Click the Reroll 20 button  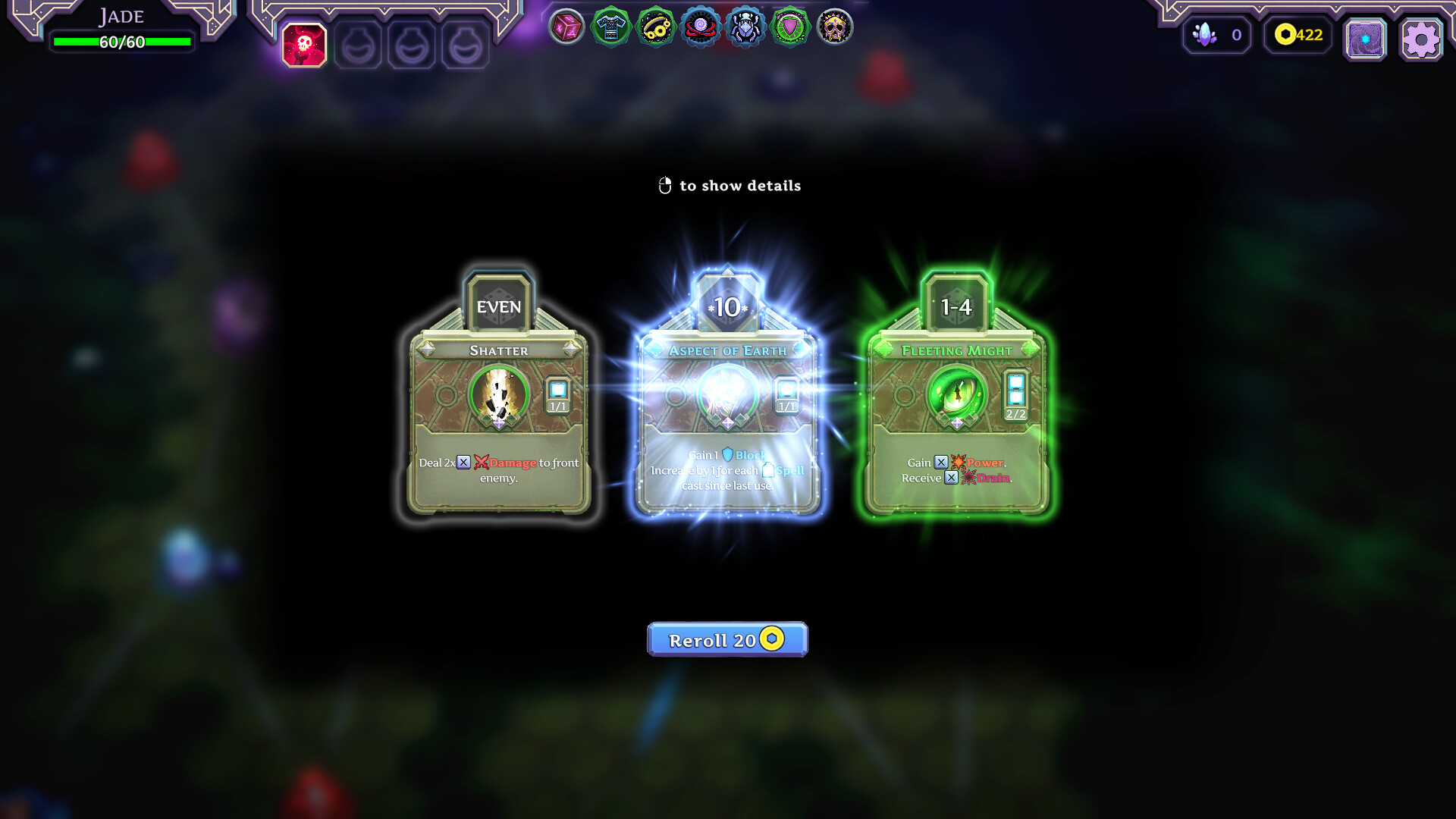pos(726,639)
